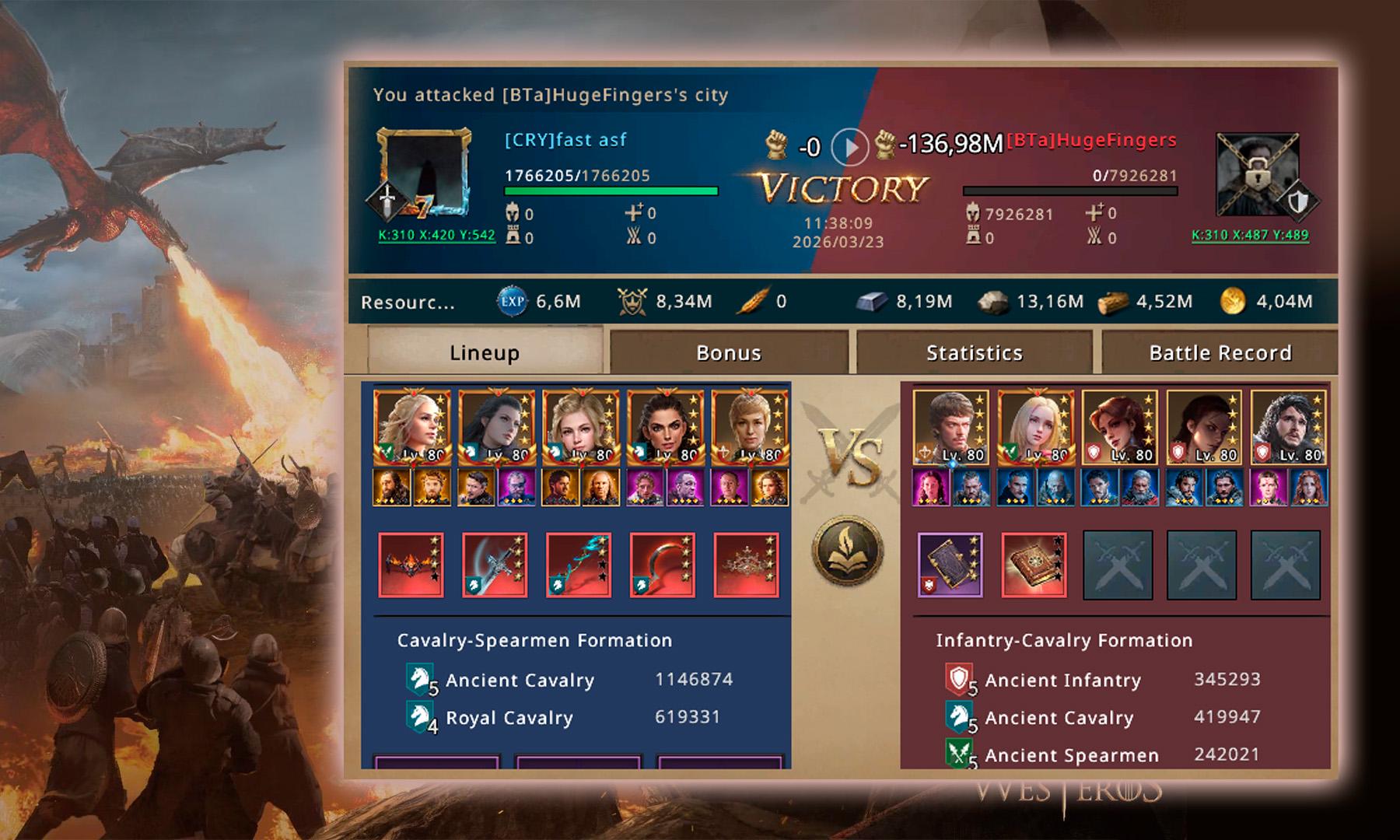Image resolution: width=1400 pixels, height=840 pixels.
Task: Switch to the Bonus tab
Action: (729, 353)
